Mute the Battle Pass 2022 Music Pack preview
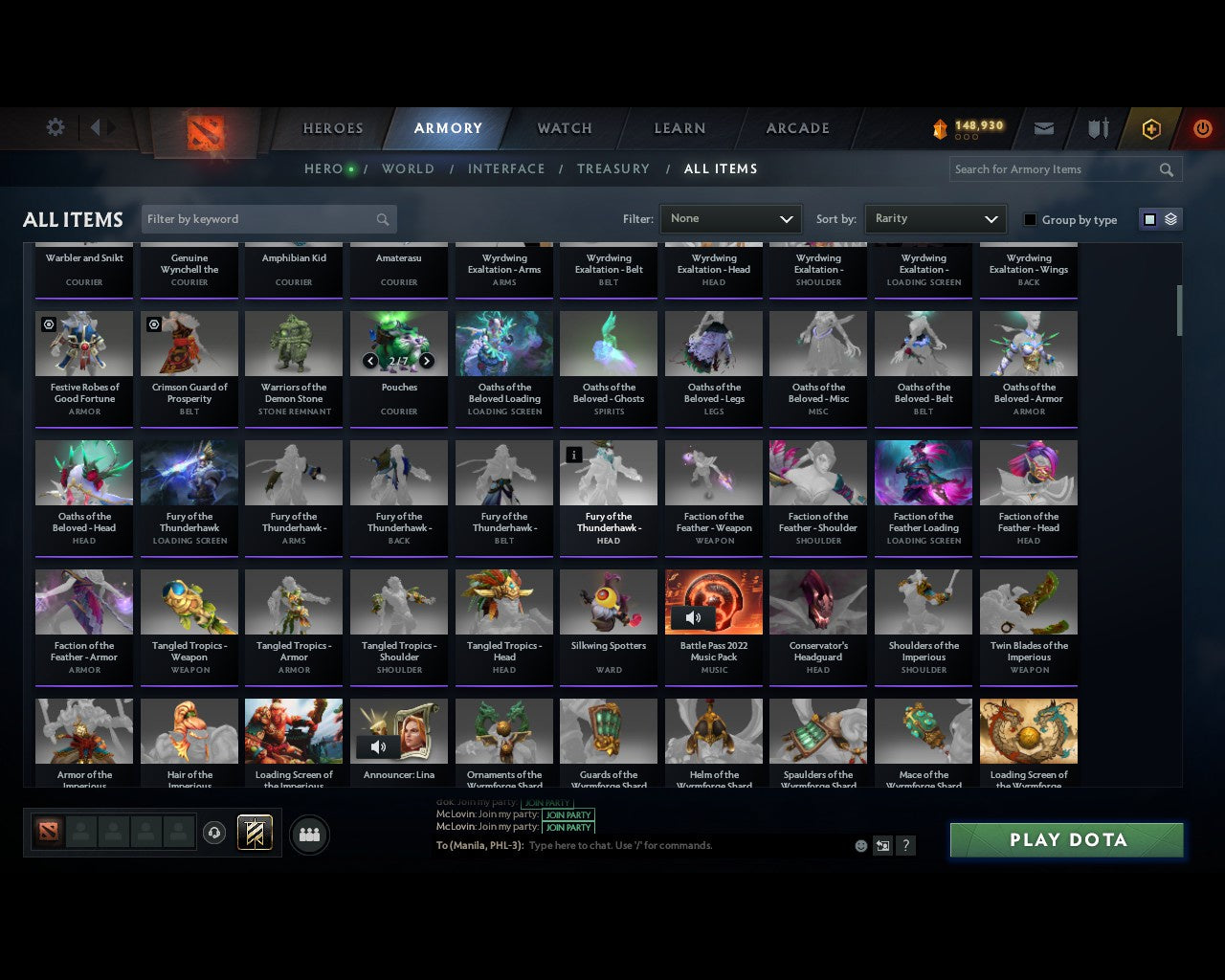1225x980 pixels. (694, 617)
